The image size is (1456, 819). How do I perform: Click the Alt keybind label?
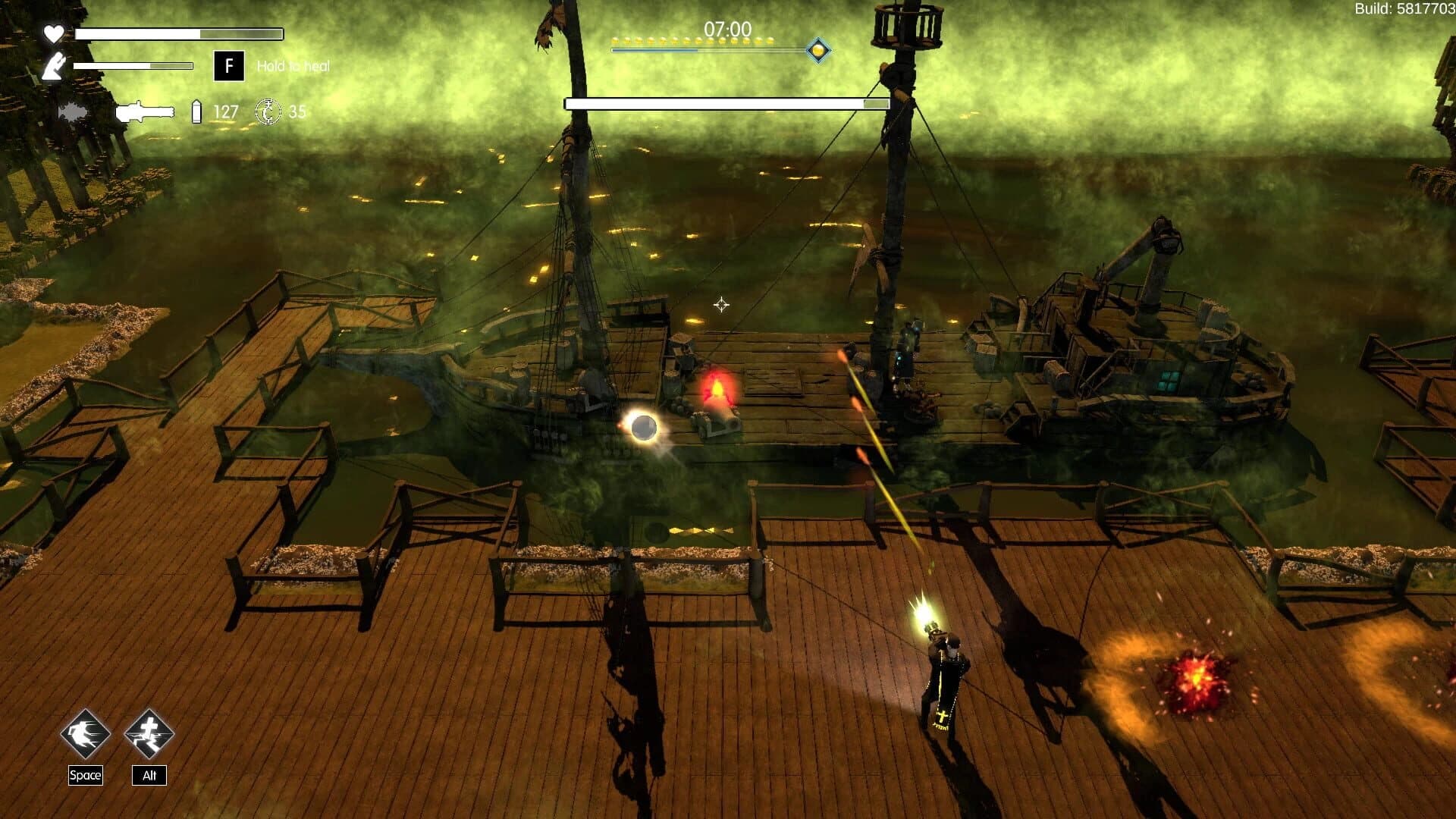149,776
